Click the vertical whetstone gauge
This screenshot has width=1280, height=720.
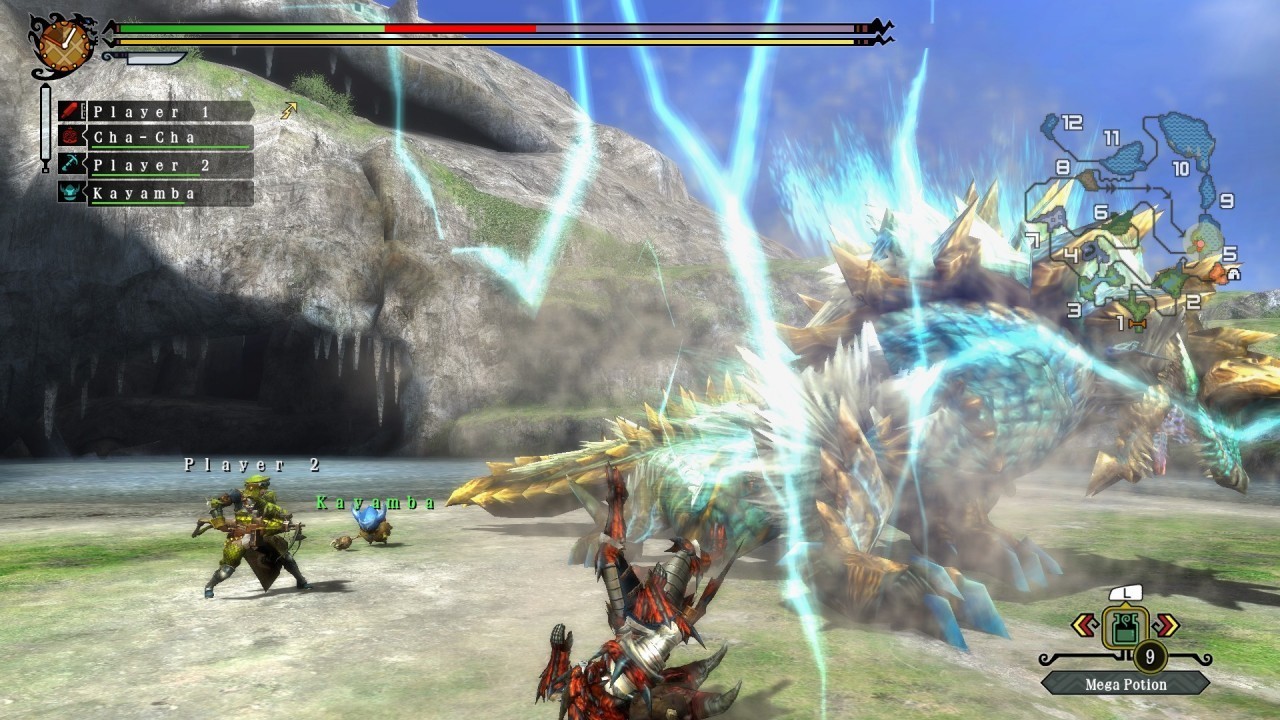43,130
